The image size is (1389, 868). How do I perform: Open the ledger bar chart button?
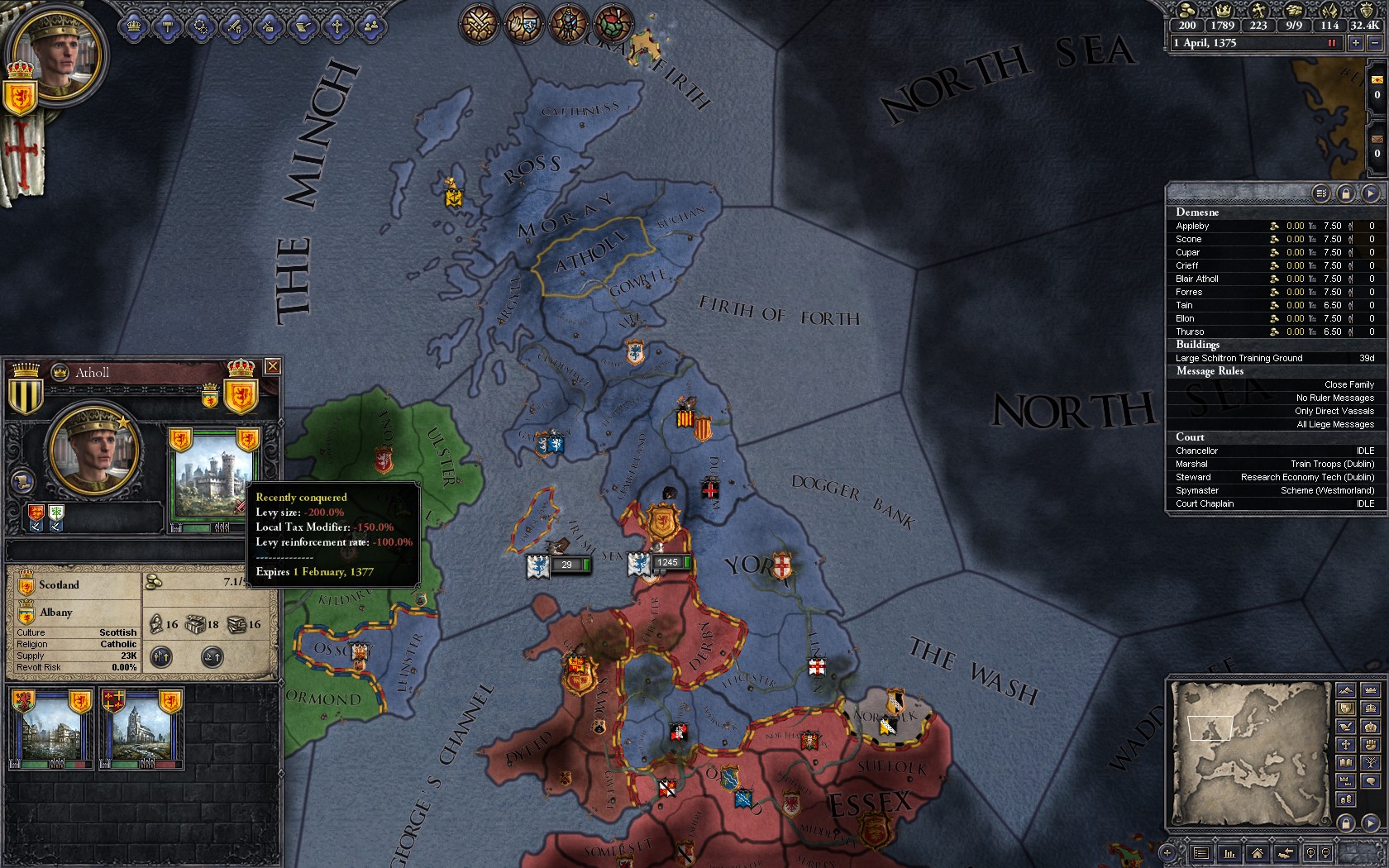pyautogui.click(x=1229, y=852)
